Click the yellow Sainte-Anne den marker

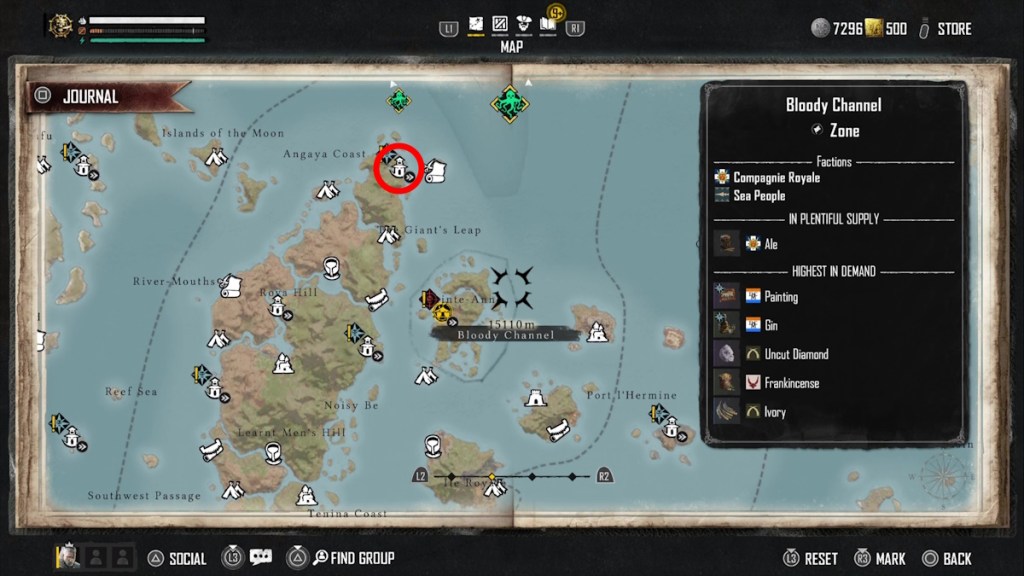click(442, 316)
